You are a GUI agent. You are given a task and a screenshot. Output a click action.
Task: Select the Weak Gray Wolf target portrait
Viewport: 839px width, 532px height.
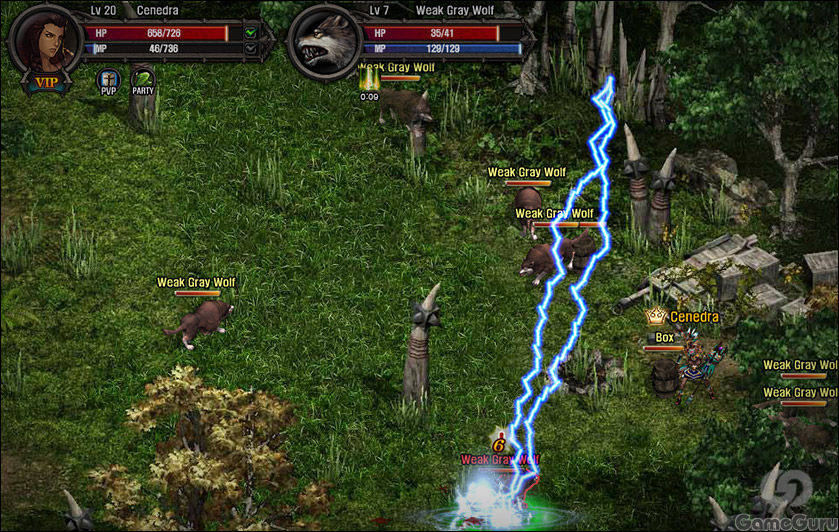(324, 40)
